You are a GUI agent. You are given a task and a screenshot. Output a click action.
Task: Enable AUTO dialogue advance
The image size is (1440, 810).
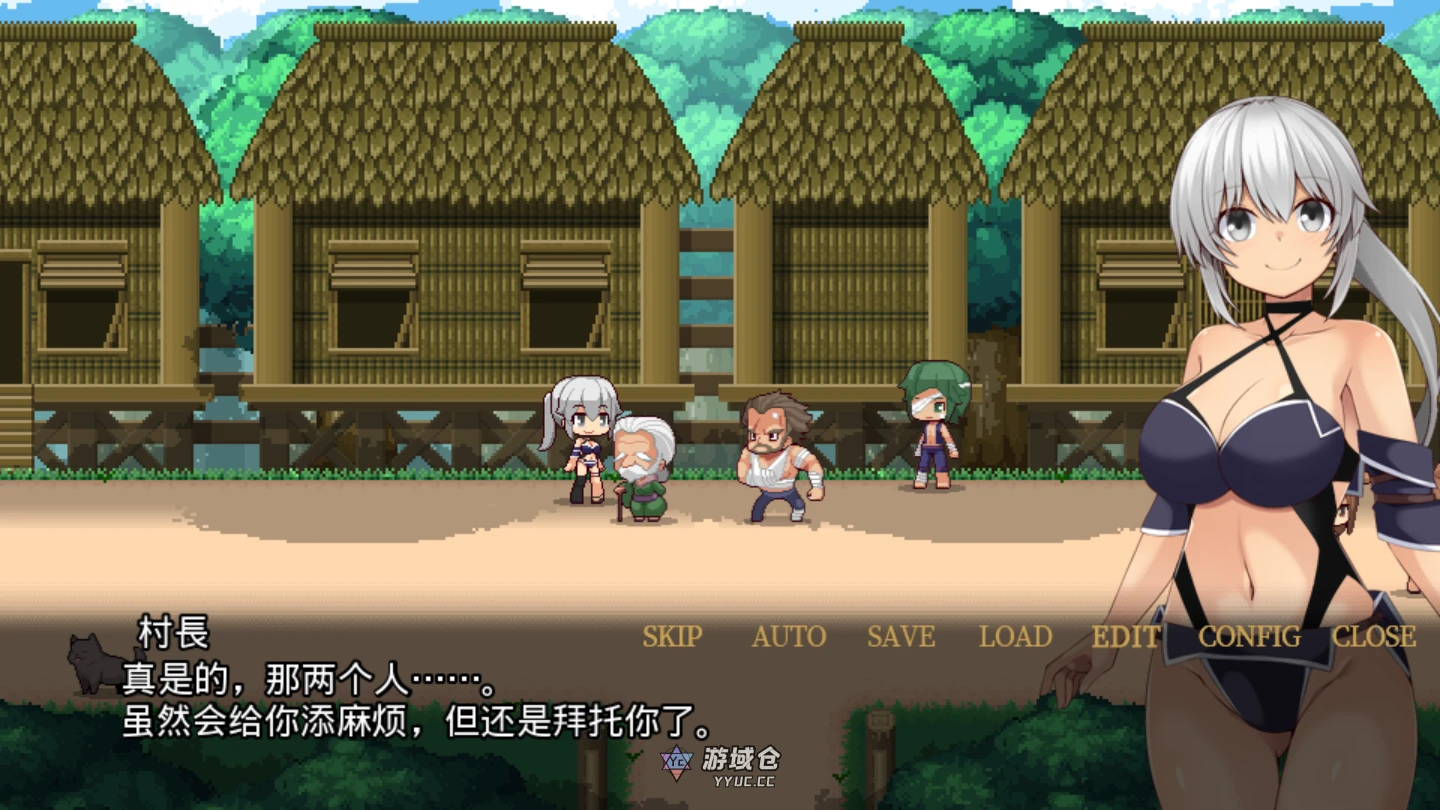click(789, 637)
